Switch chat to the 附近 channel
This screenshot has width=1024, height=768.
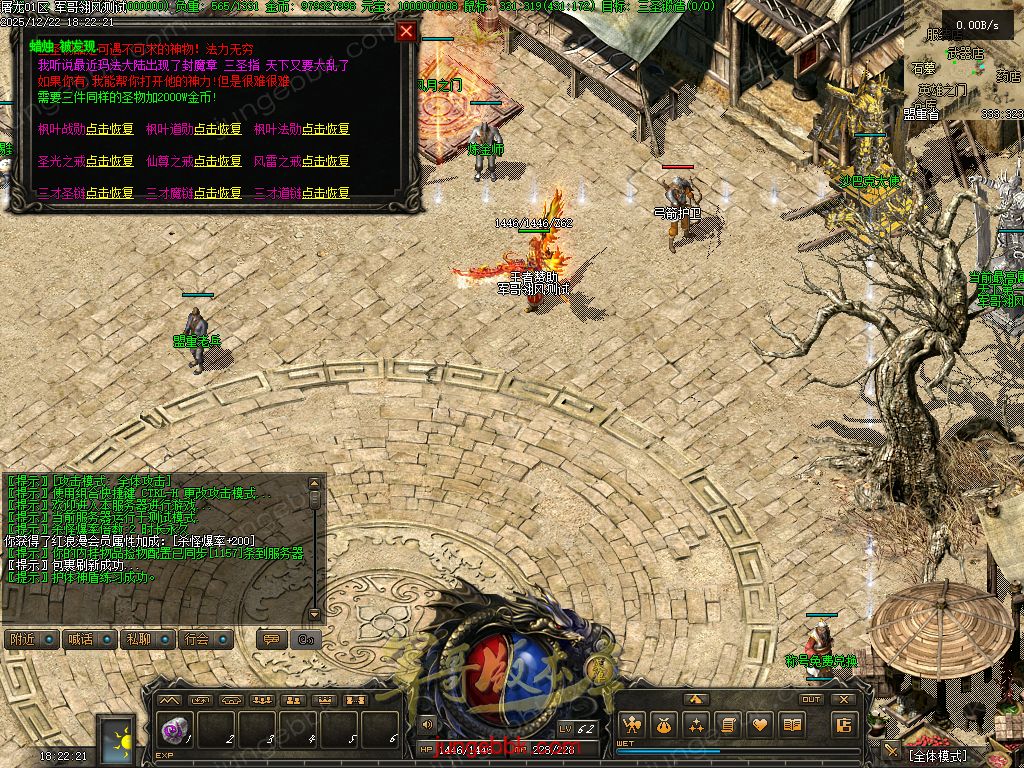[31, 639]
